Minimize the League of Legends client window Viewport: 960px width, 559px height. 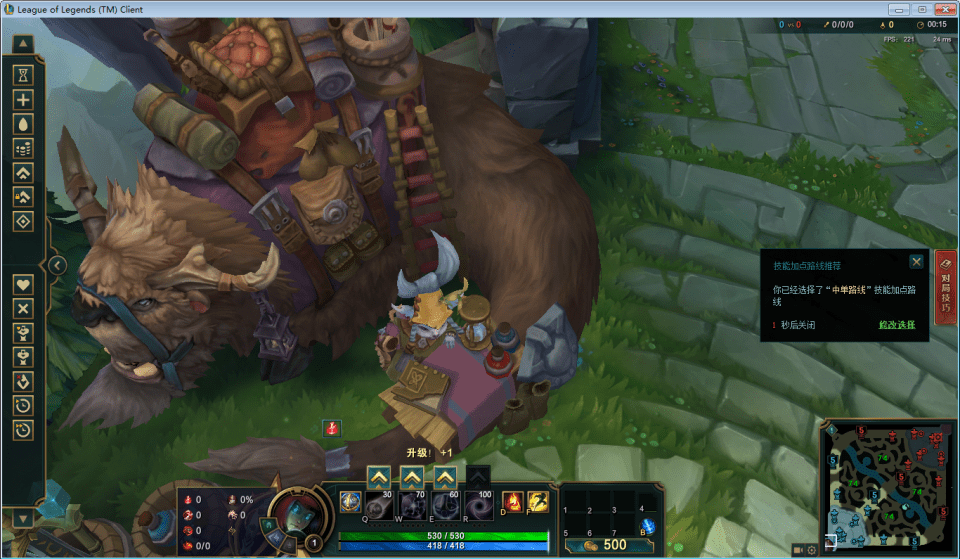(902, 9)
